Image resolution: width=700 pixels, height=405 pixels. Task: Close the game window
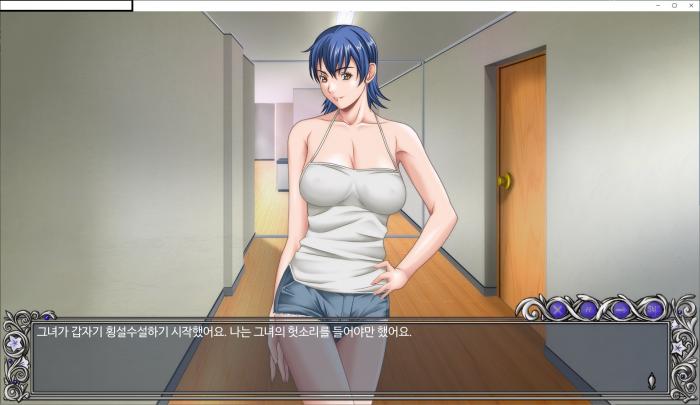point(690,6)
